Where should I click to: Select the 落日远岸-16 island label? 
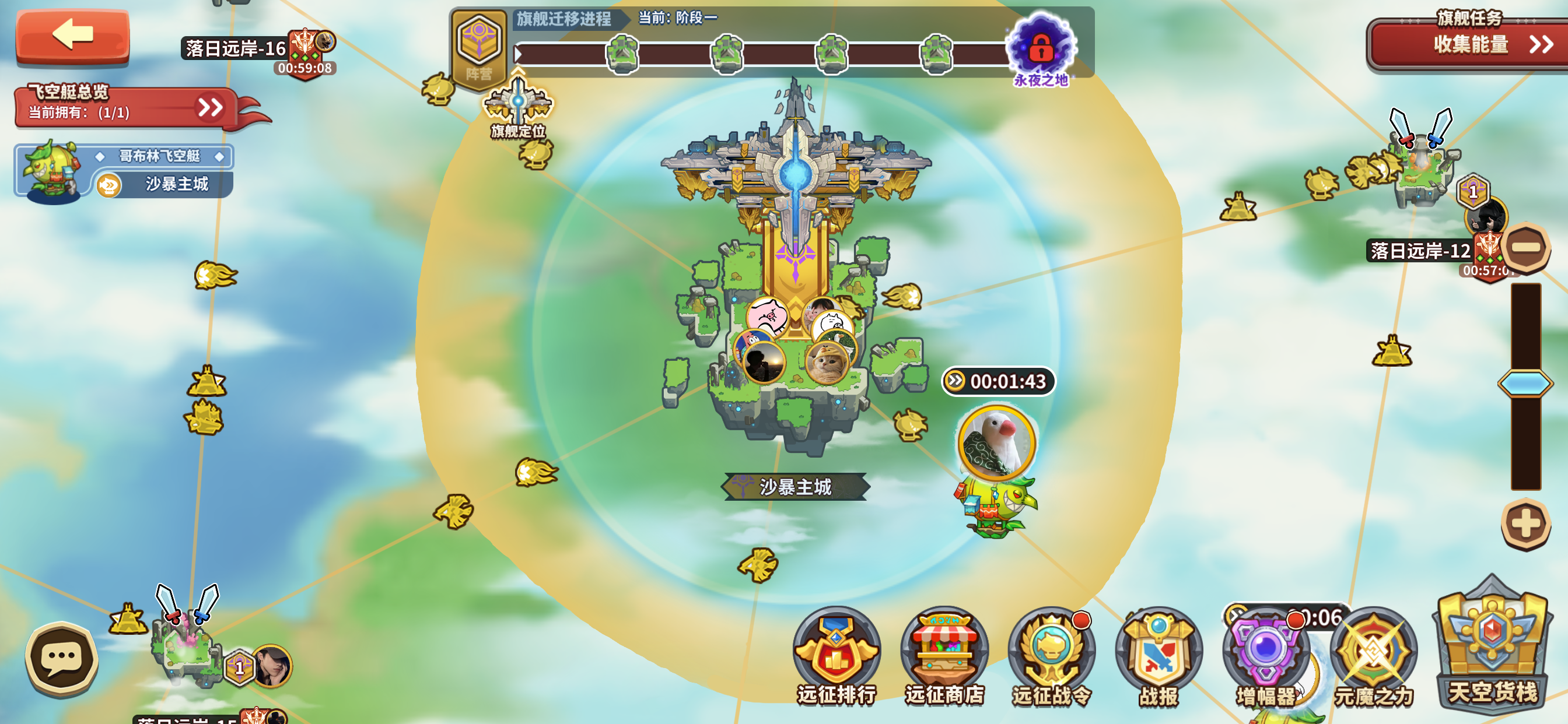pyautogui.click(x=236, y=48)
